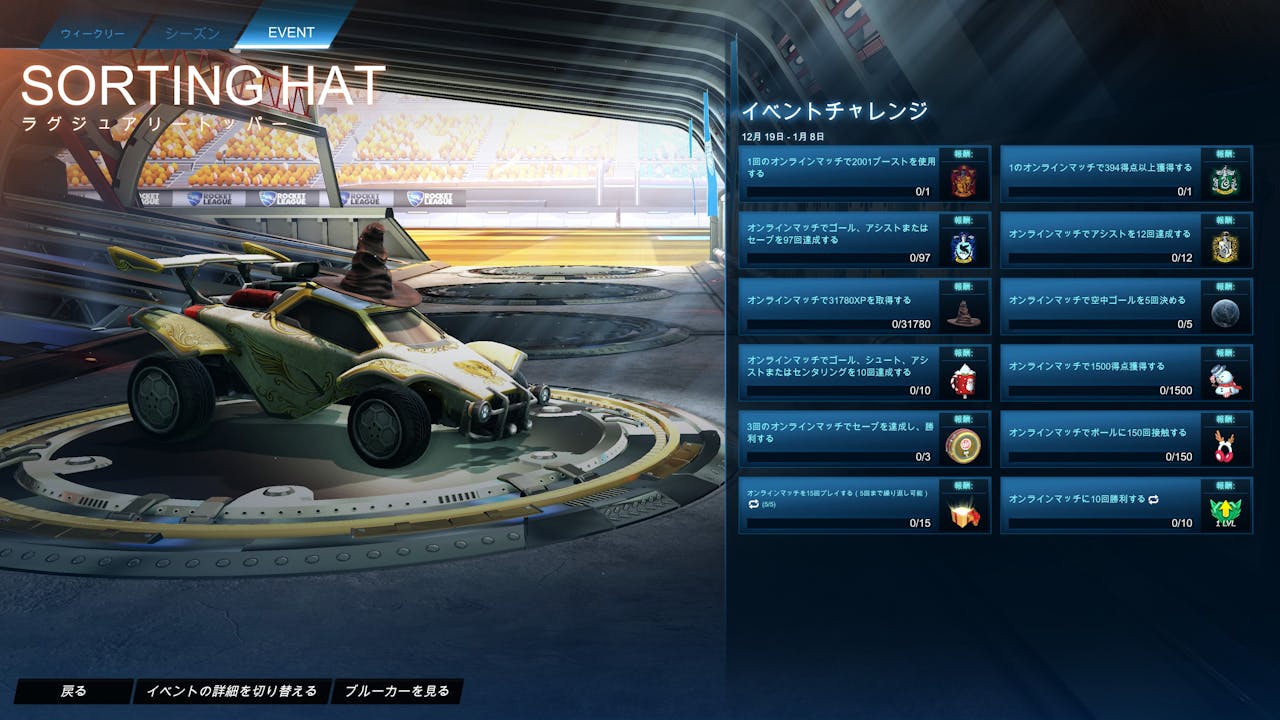Click the hot cocoa mug reward icon

pos(965,382)
